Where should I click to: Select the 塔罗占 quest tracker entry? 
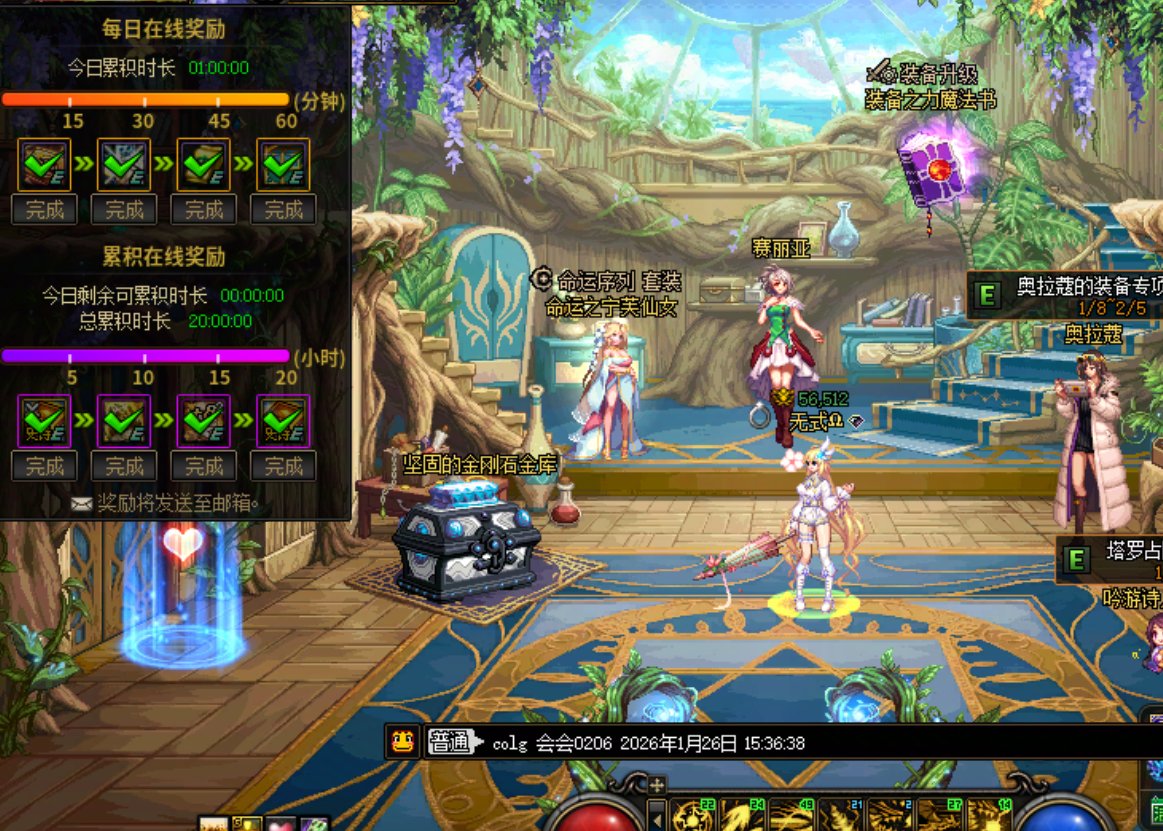1110,559
